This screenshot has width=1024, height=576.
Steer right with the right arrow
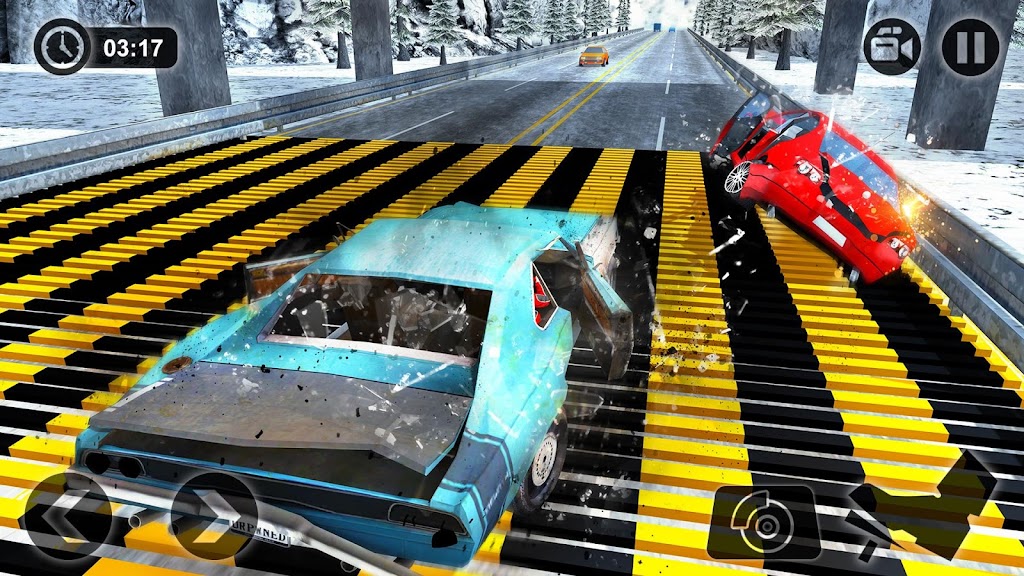(x=213, y=515)
